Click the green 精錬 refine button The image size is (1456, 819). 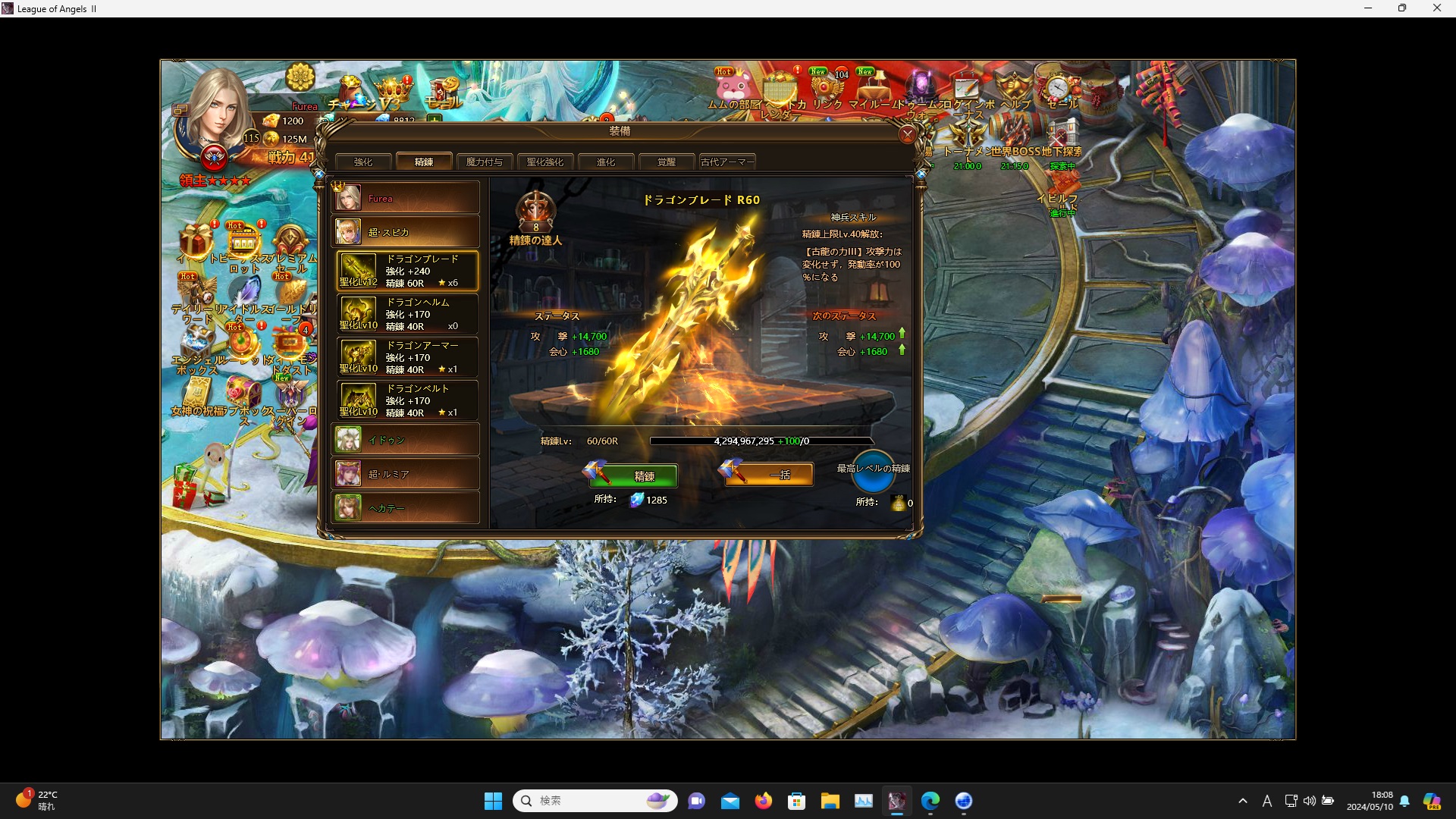643,475
